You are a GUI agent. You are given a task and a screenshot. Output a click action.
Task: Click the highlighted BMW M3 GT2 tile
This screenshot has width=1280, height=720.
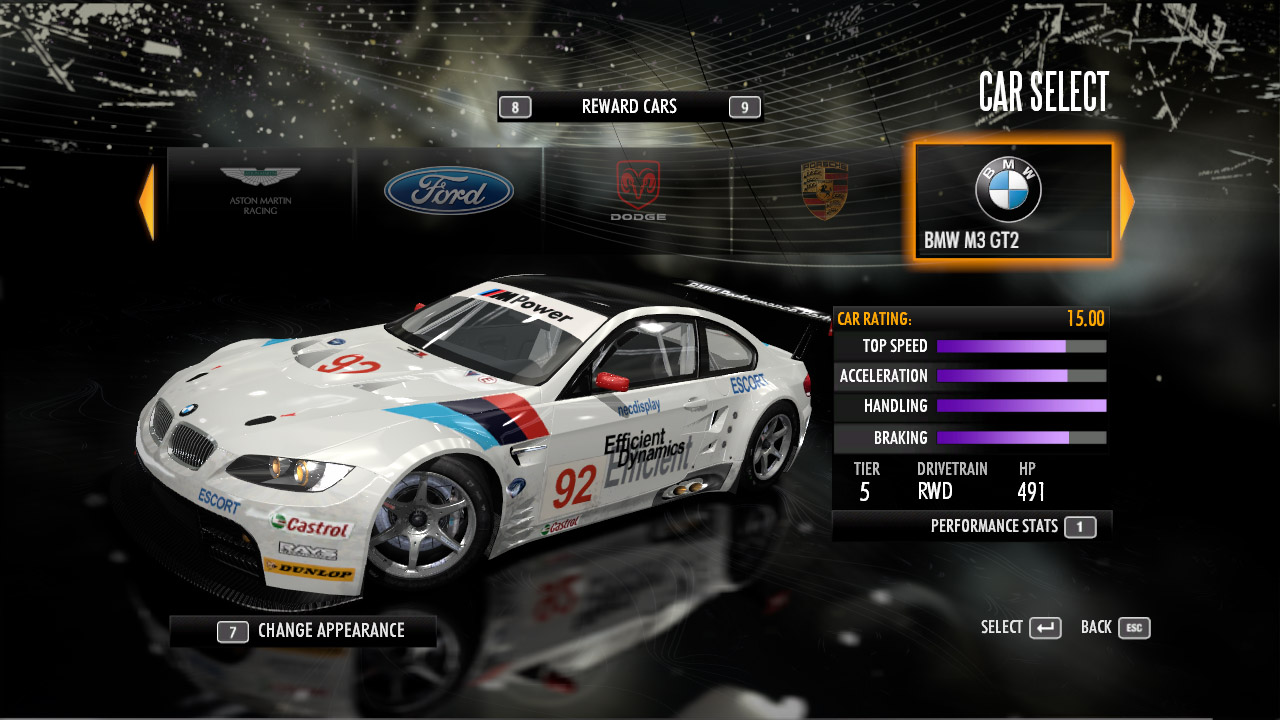1012,202
